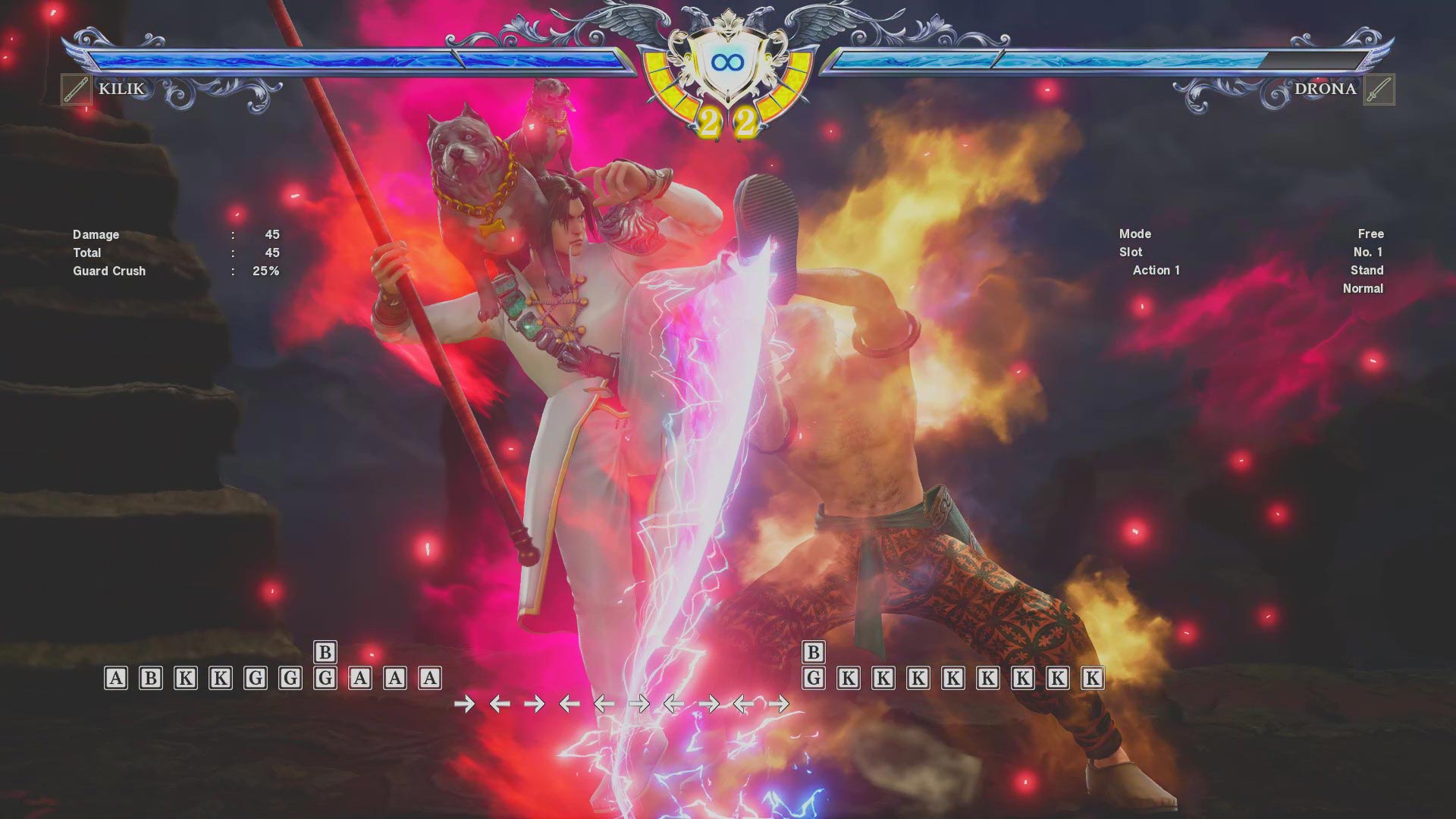Click the first A input button in Kilik's history
Viewport: 1456px width, 819px height.
(x=115, y=677)
